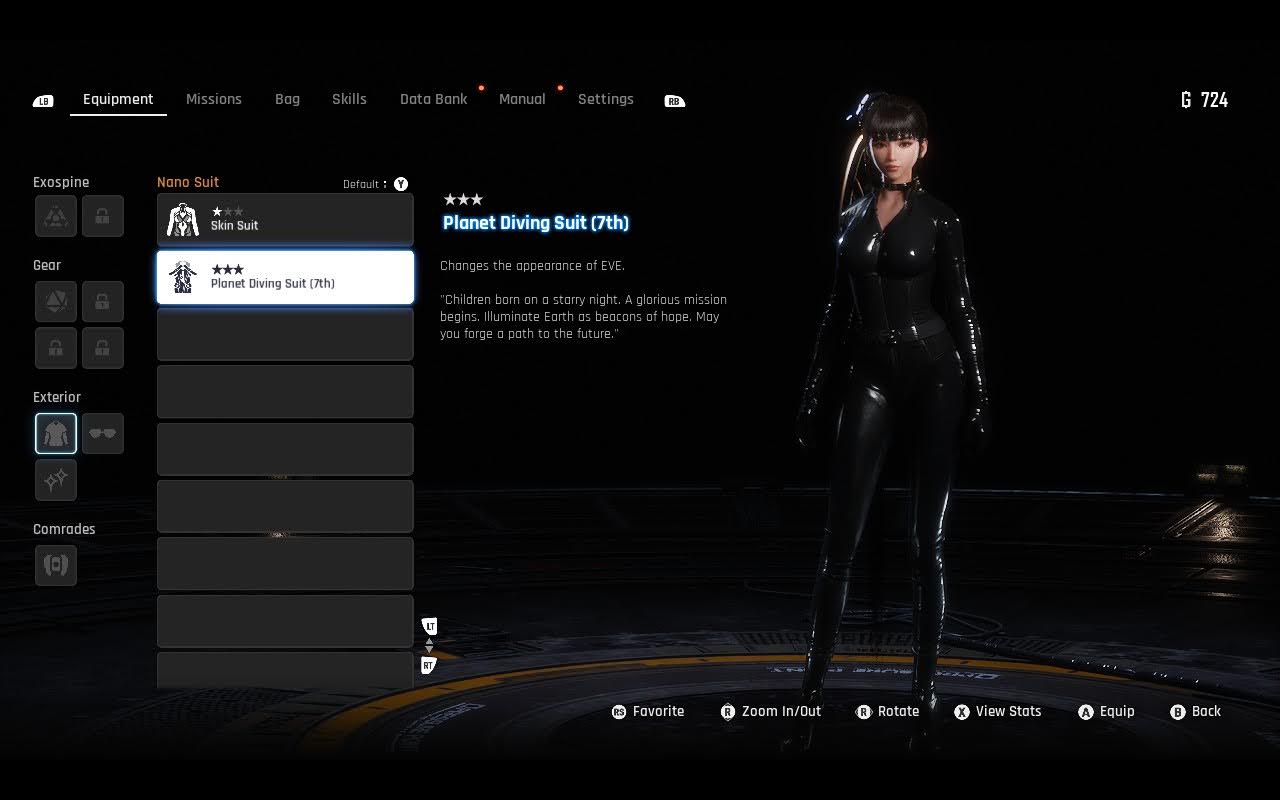Select the nano suit Exterior slot
Viewport: 1280px width, 800px height.
56,434
